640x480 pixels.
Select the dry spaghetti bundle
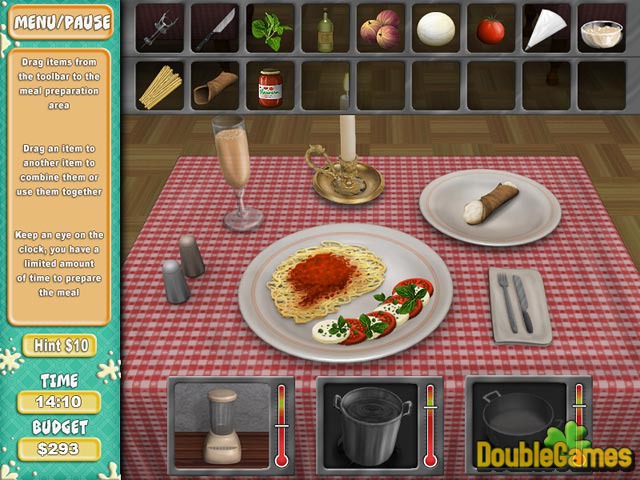(x=158, y=86)
